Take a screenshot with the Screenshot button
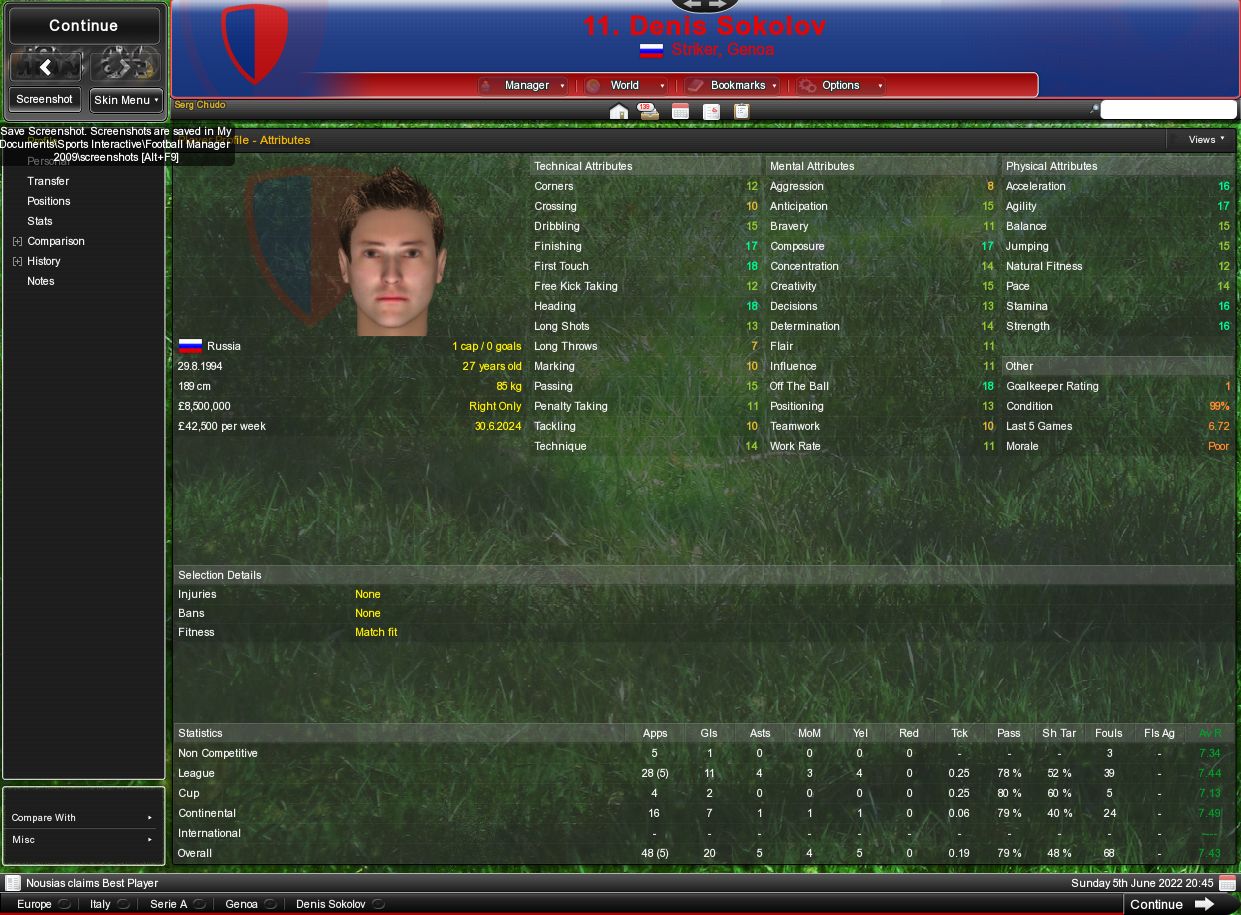Screen dimensions: 1241x915 pyautogui.click(x=45, y=99)
